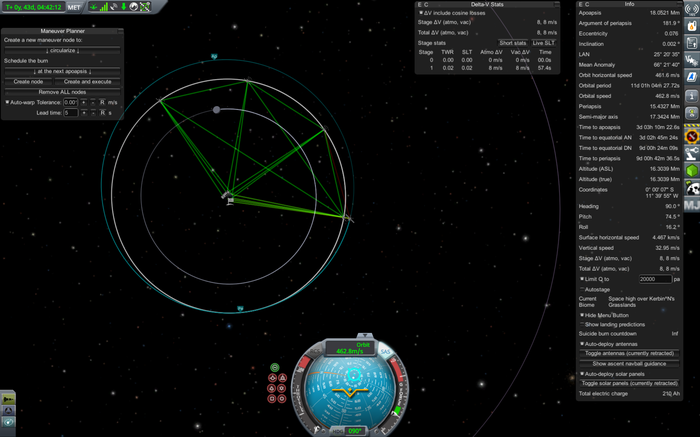The height and width of the screenshot is (437, 700).
Task: Switch the MET time display mode
Action: tap(75, 7)
